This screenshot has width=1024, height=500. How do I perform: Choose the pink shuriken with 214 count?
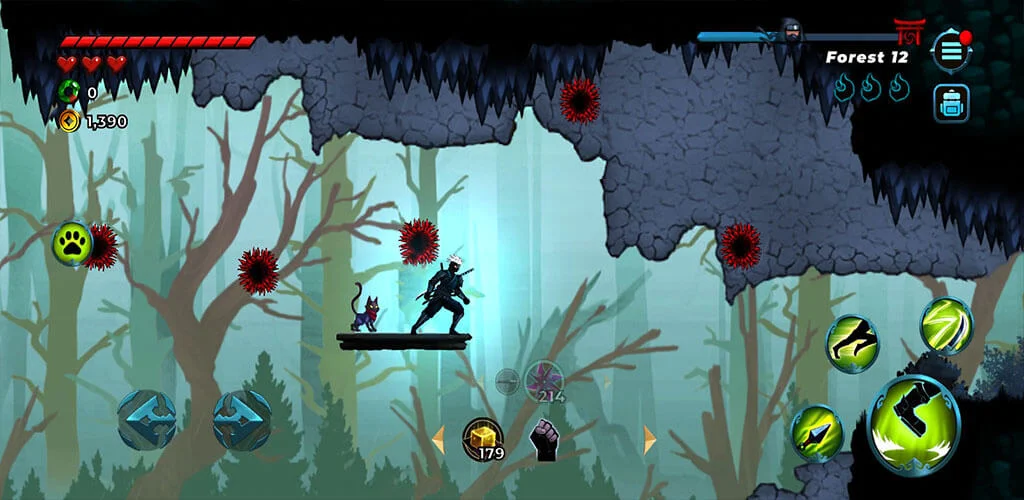tap(544, 380)
